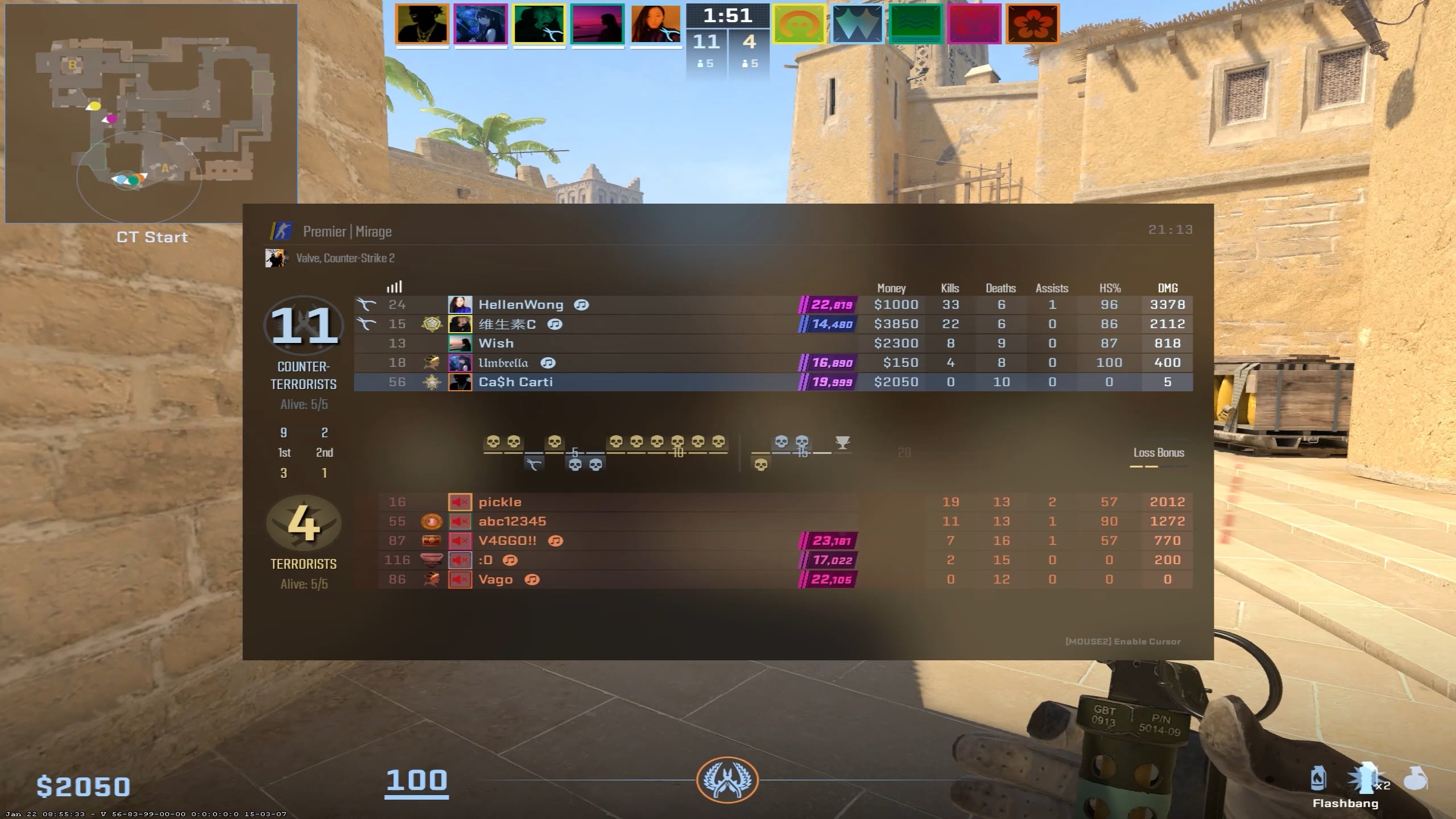
Task: Click abc12345's coin medal icon
Action: pyautogui.click(x=432, y=521)
